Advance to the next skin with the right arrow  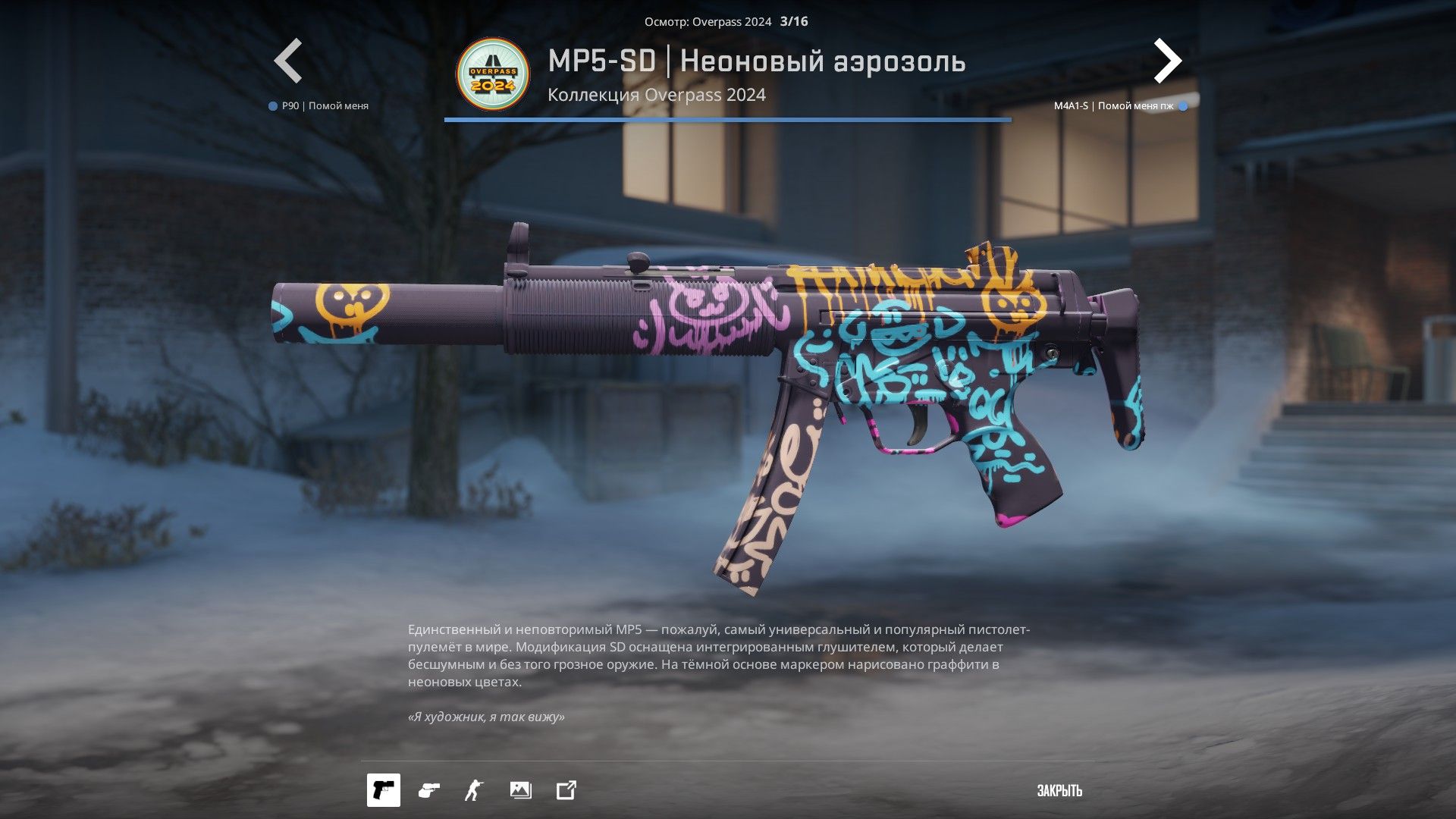[x=1167, y=61]
